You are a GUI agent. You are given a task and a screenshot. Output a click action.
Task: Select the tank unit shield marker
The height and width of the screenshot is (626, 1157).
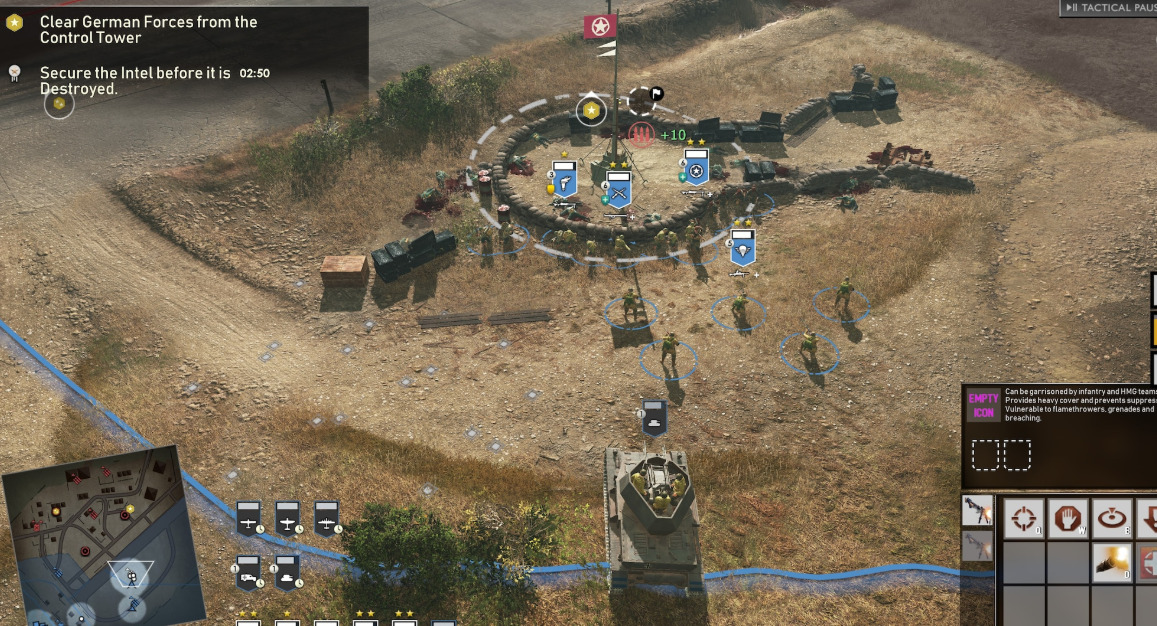(x=654, y=418)
